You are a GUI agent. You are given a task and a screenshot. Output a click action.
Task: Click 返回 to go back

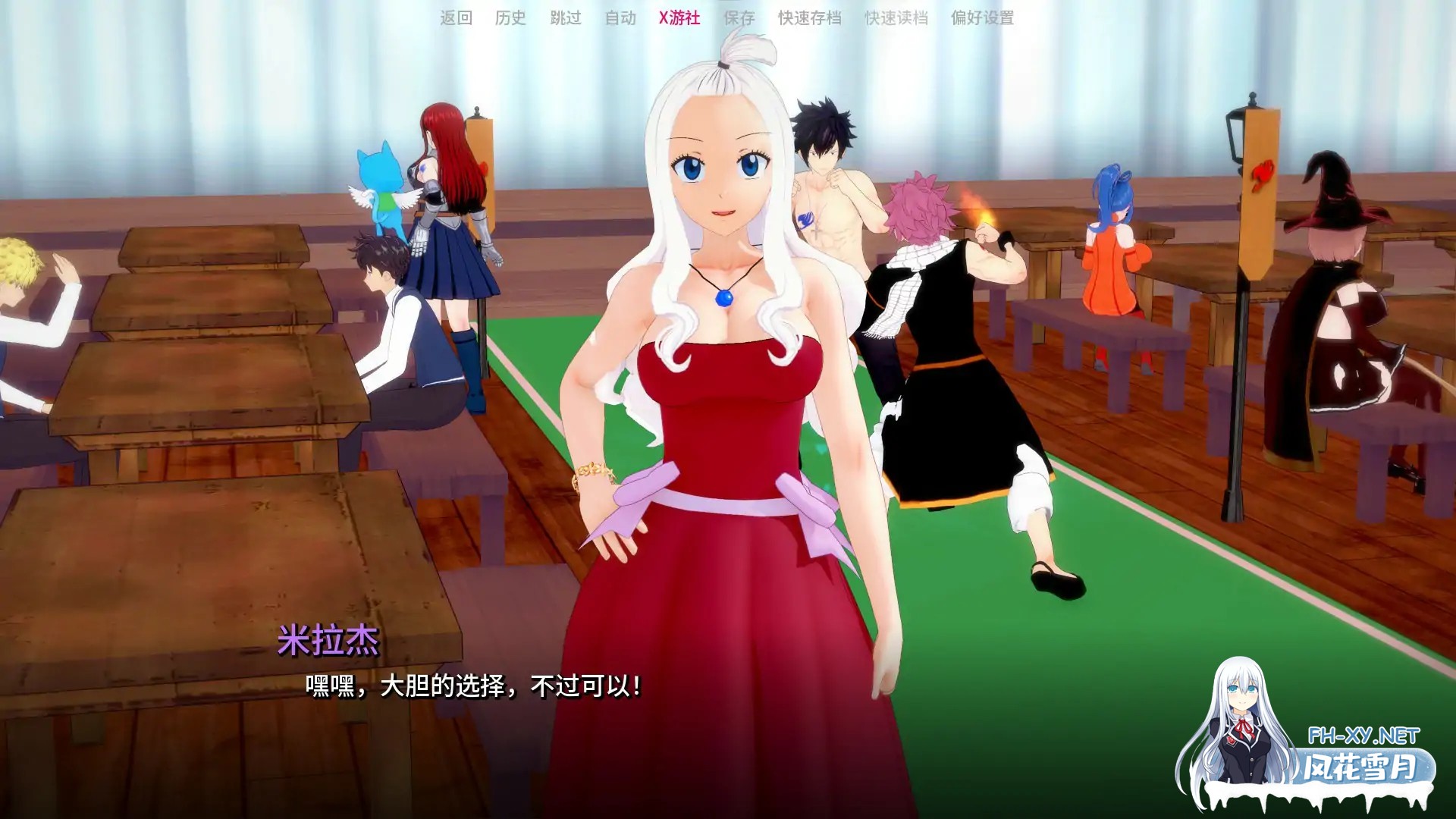pyautogui.click(x=453, y=19)
